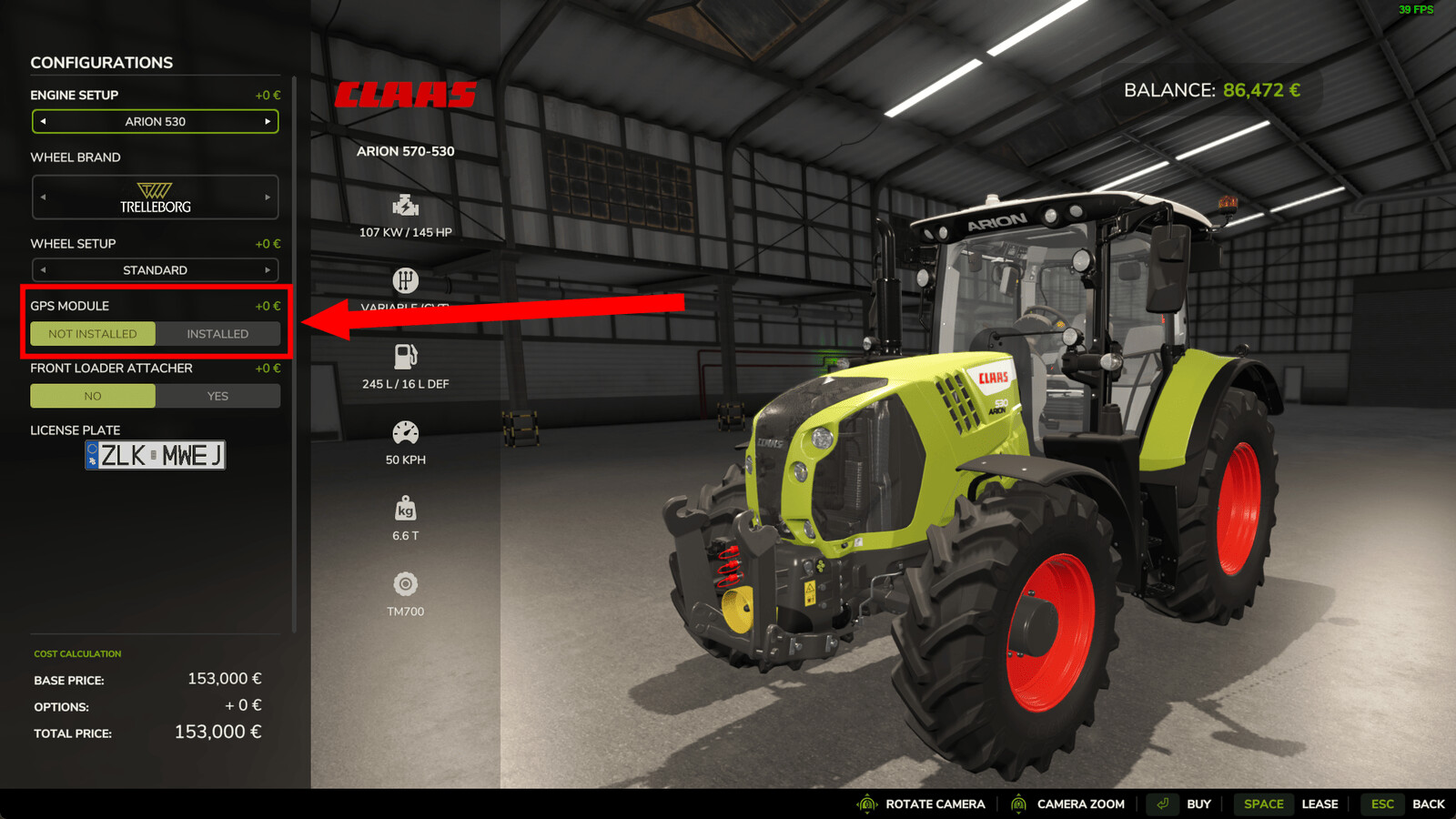Click the right arrow on Engine Setup

(x=268, y=121)
